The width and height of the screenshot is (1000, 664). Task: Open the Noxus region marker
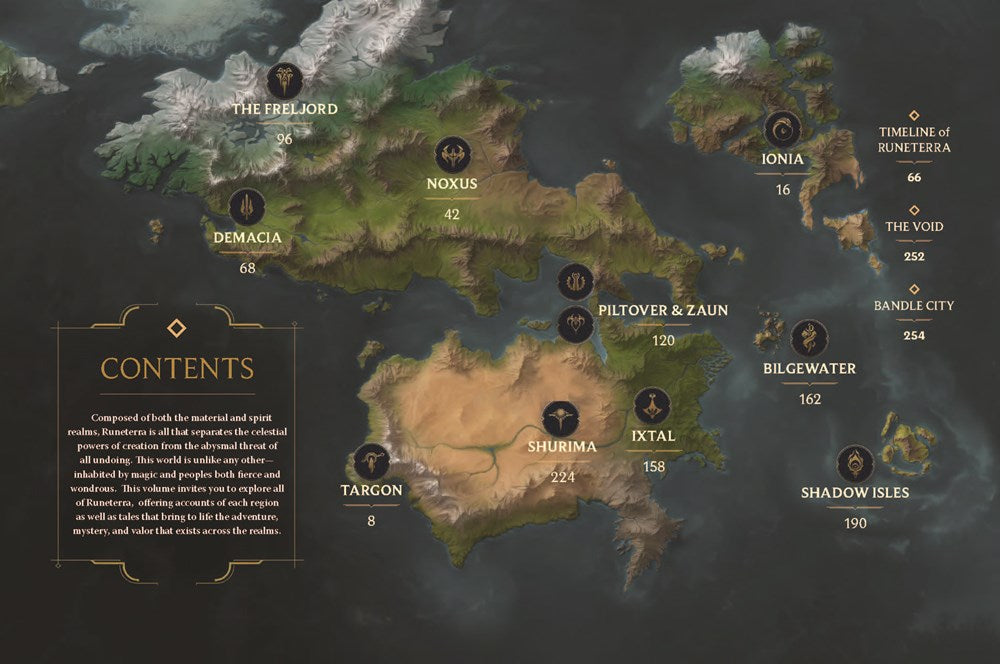(x=453, y=155)
